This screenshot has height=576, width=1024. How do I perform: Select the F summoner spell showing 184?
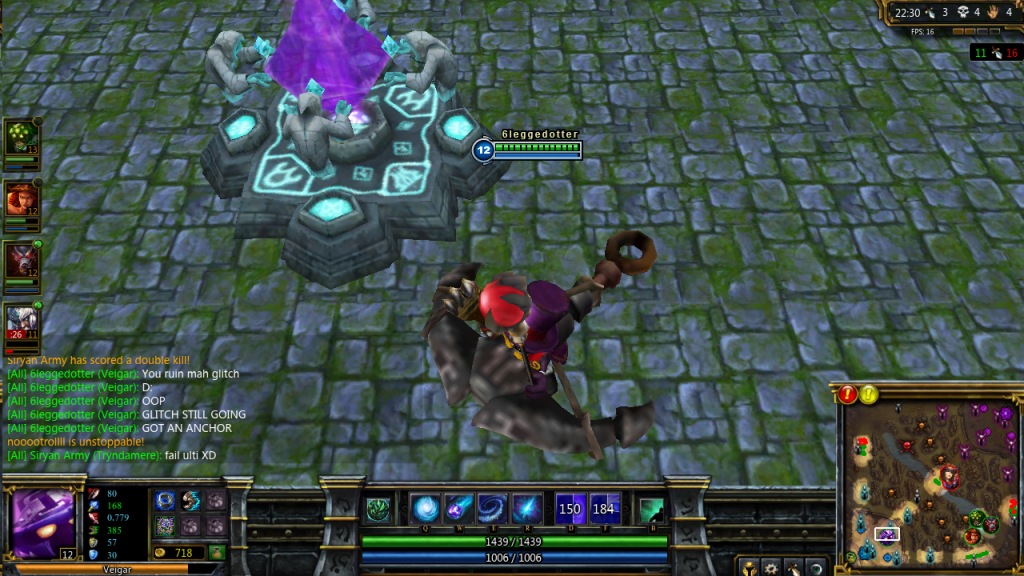click(x=604, y=509)
